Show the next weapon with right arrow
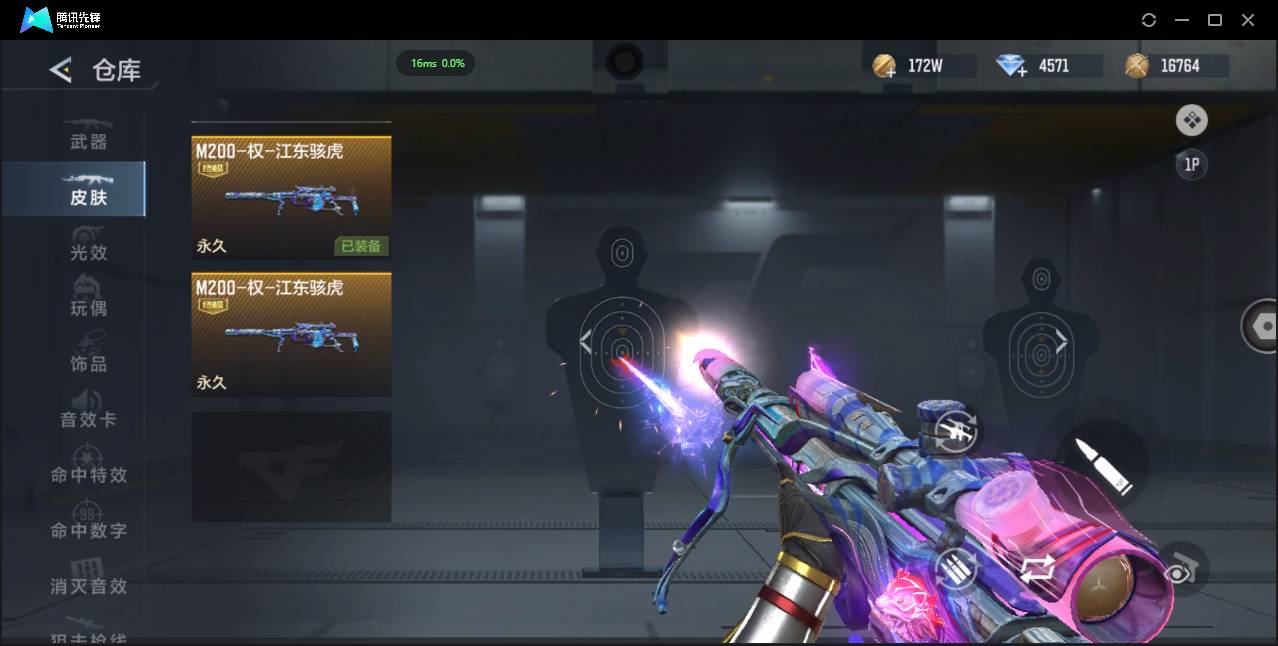1278x646 pixels. [x=1061, y=343]
